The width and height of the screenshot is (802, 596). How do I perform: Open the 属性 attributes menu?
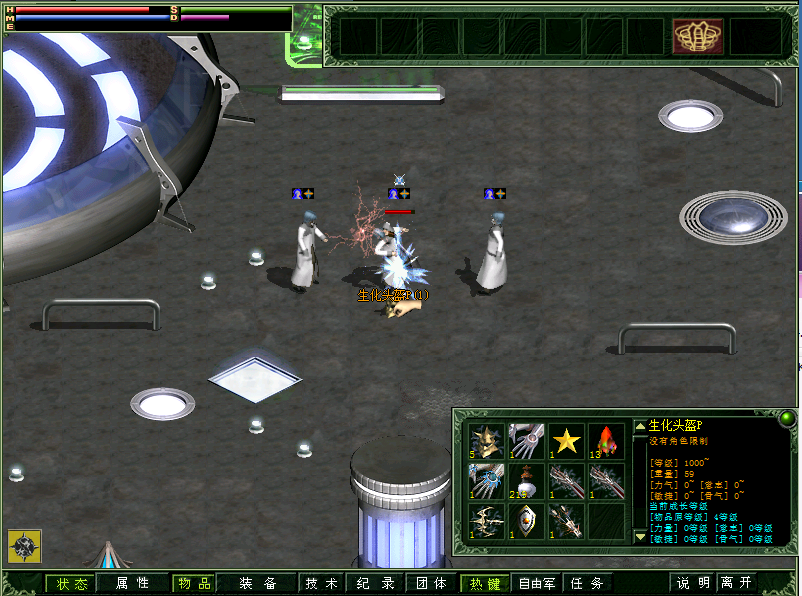[x=132, y=583]
